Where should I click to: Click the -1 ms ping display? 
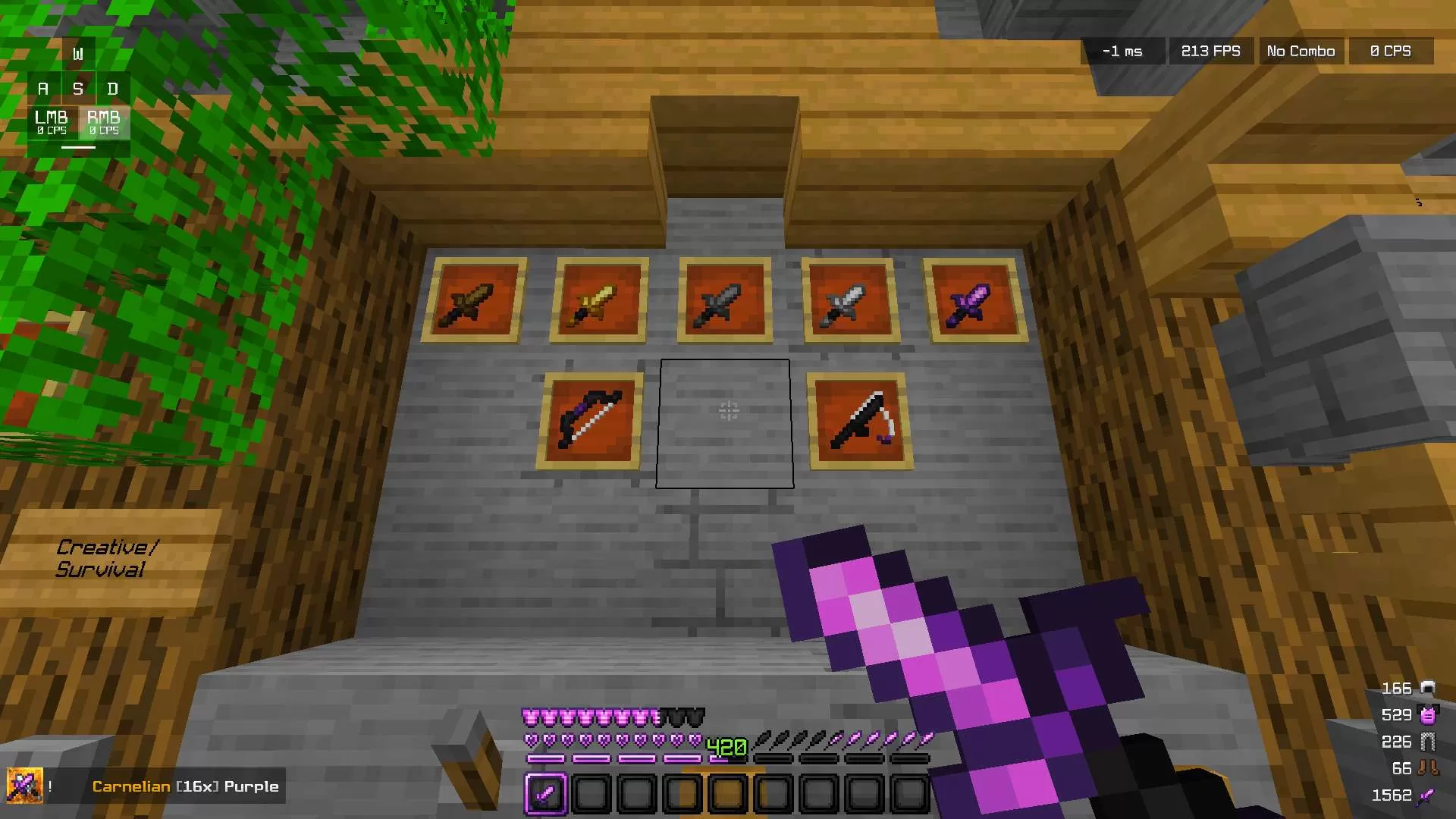click(x=1122, y=51)
